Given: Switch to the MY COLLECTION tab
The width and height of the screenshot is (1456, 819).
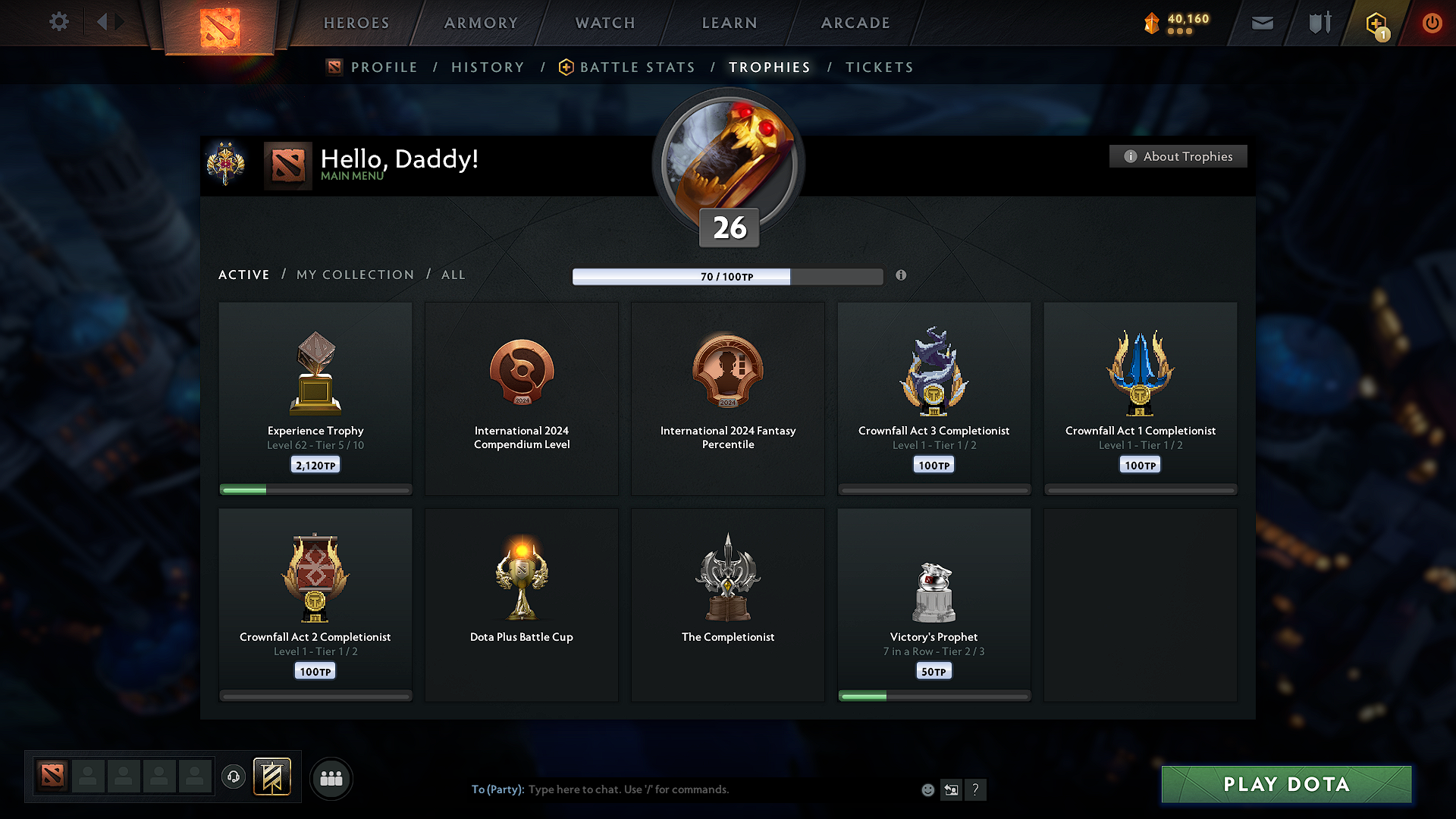Looking at the screenshot, I should [x=354, y=275].
